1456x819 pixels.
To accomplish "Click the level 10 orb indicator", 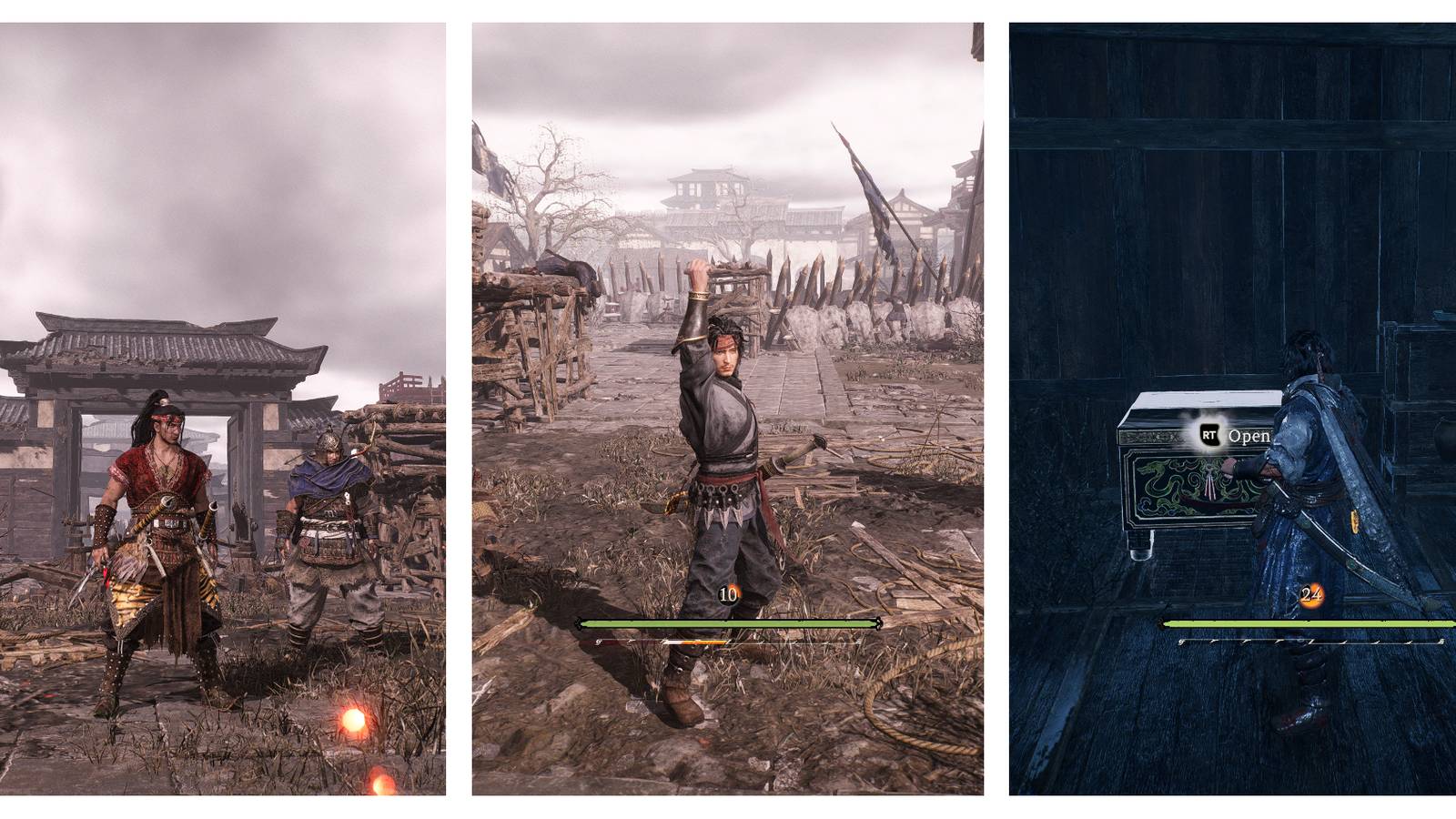I will coord(728,593).
